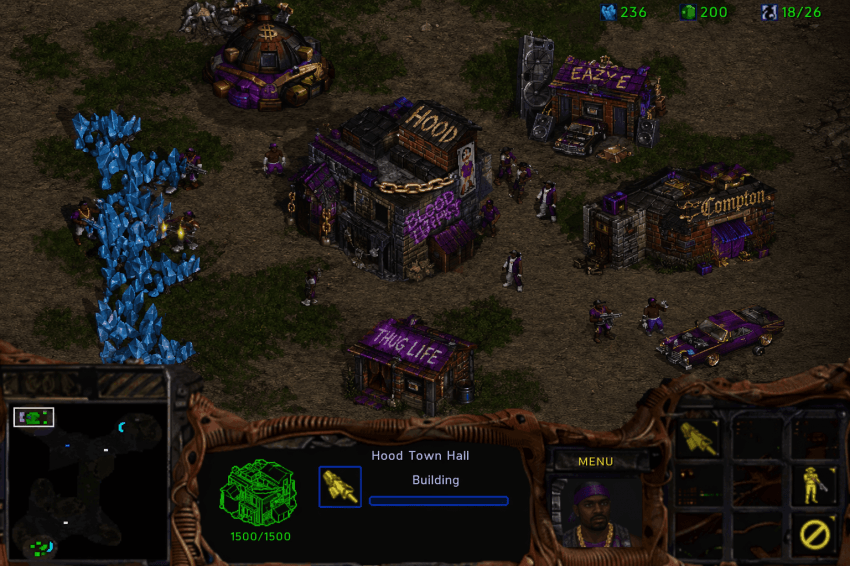Train a worker from the command card

699,437
